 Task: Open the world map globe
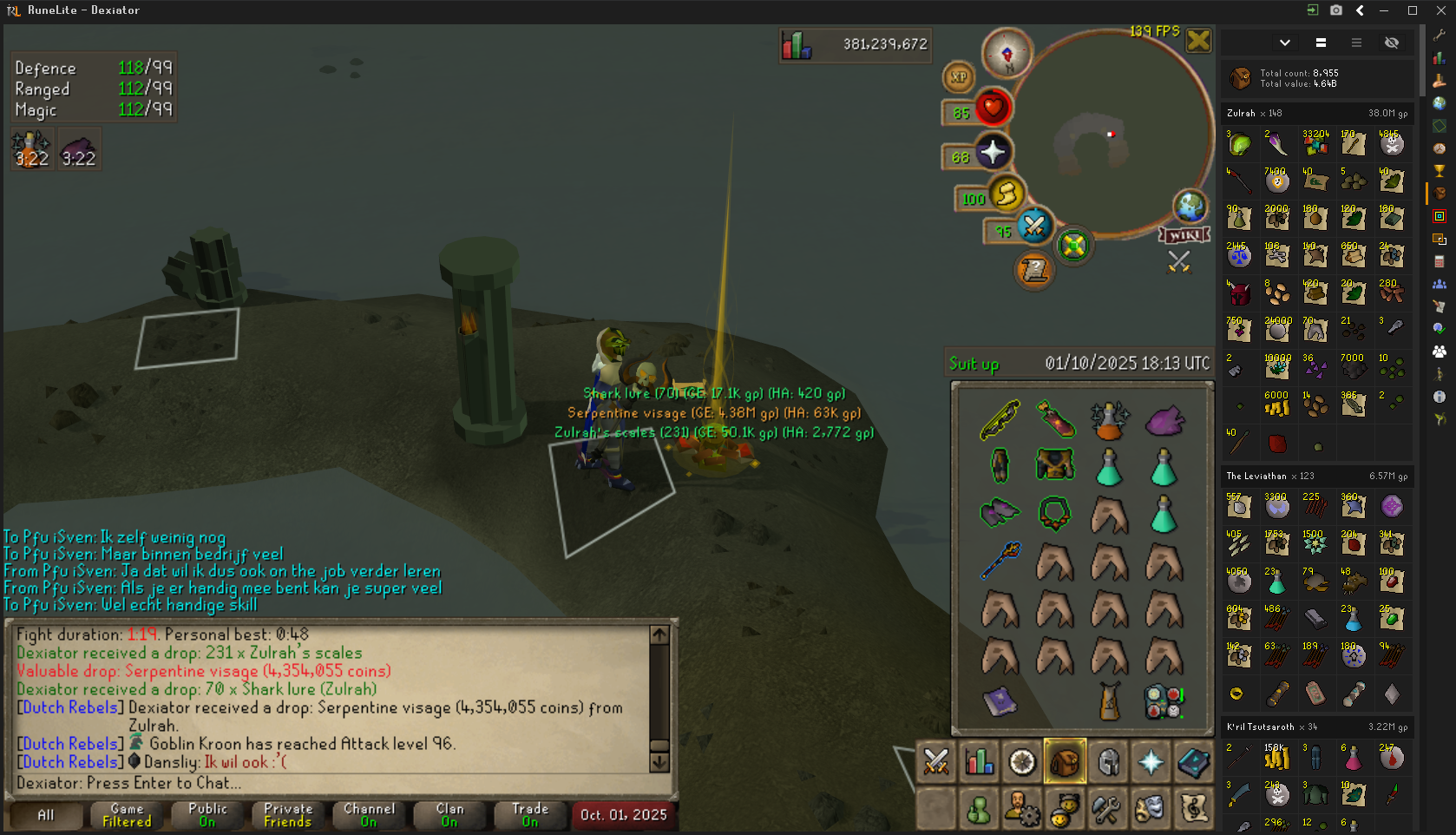(1190, 207)
